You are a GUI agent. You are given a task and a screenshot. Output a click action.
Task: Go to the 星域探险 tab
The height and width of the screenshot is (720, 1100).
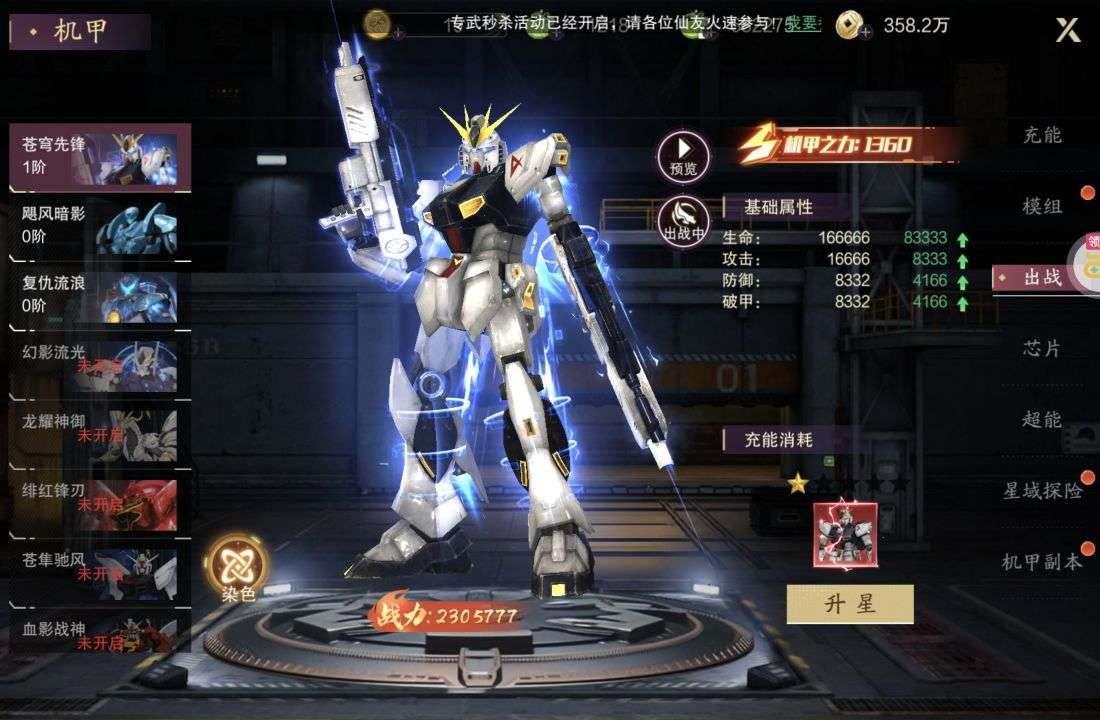[x=1042, y=490]
